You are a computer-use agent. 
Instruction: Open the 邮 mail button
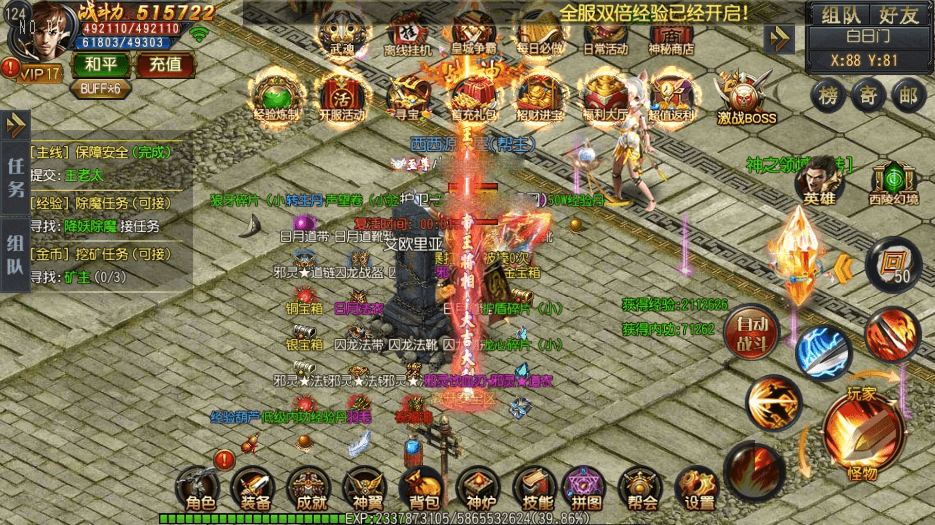(x=907, y=96)
